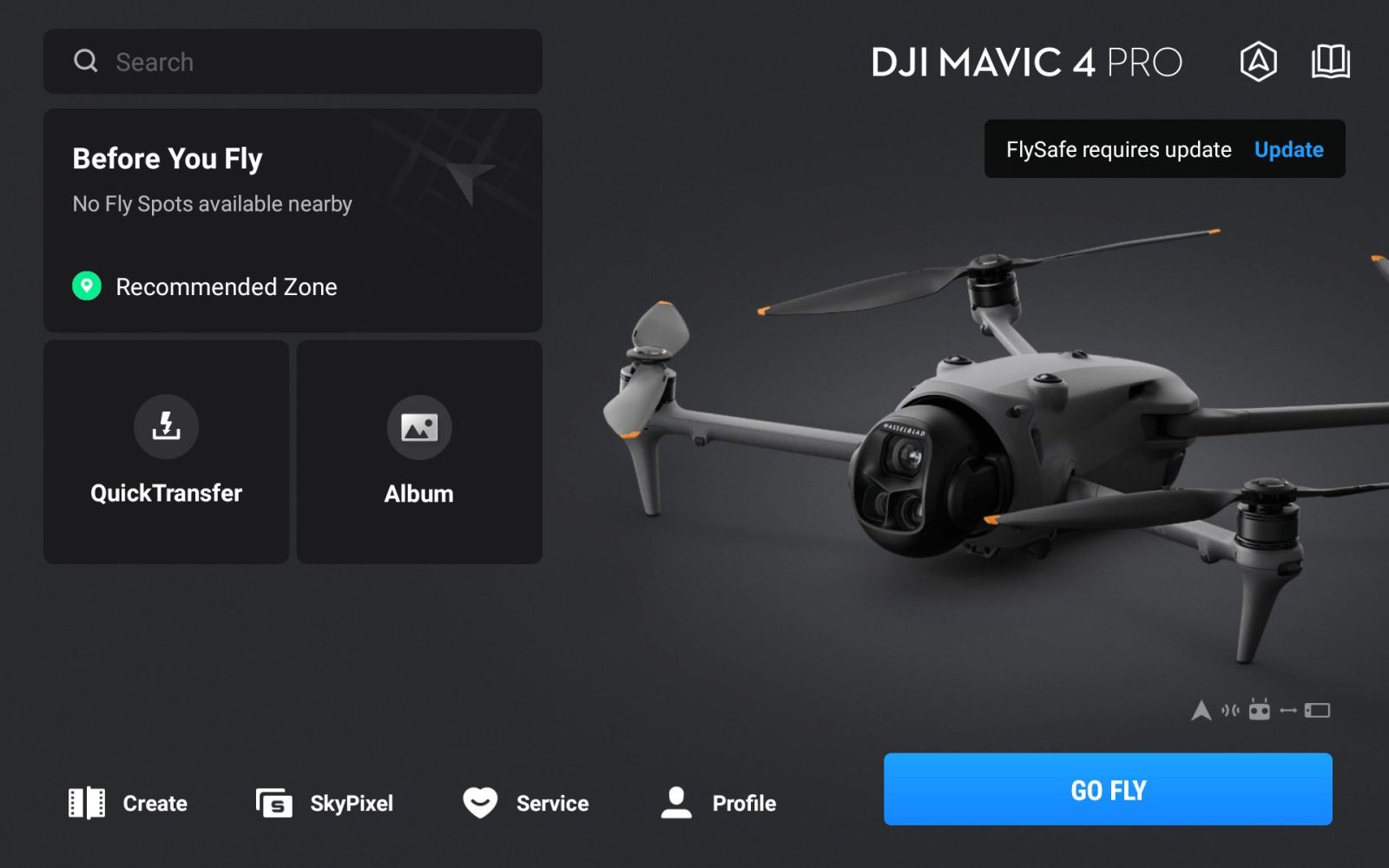Image resolution: width=1389 pixels, height=868 pixels.
Task: Click the search magnifier icon
Action: pyautogui.click(x=85, y=61)
